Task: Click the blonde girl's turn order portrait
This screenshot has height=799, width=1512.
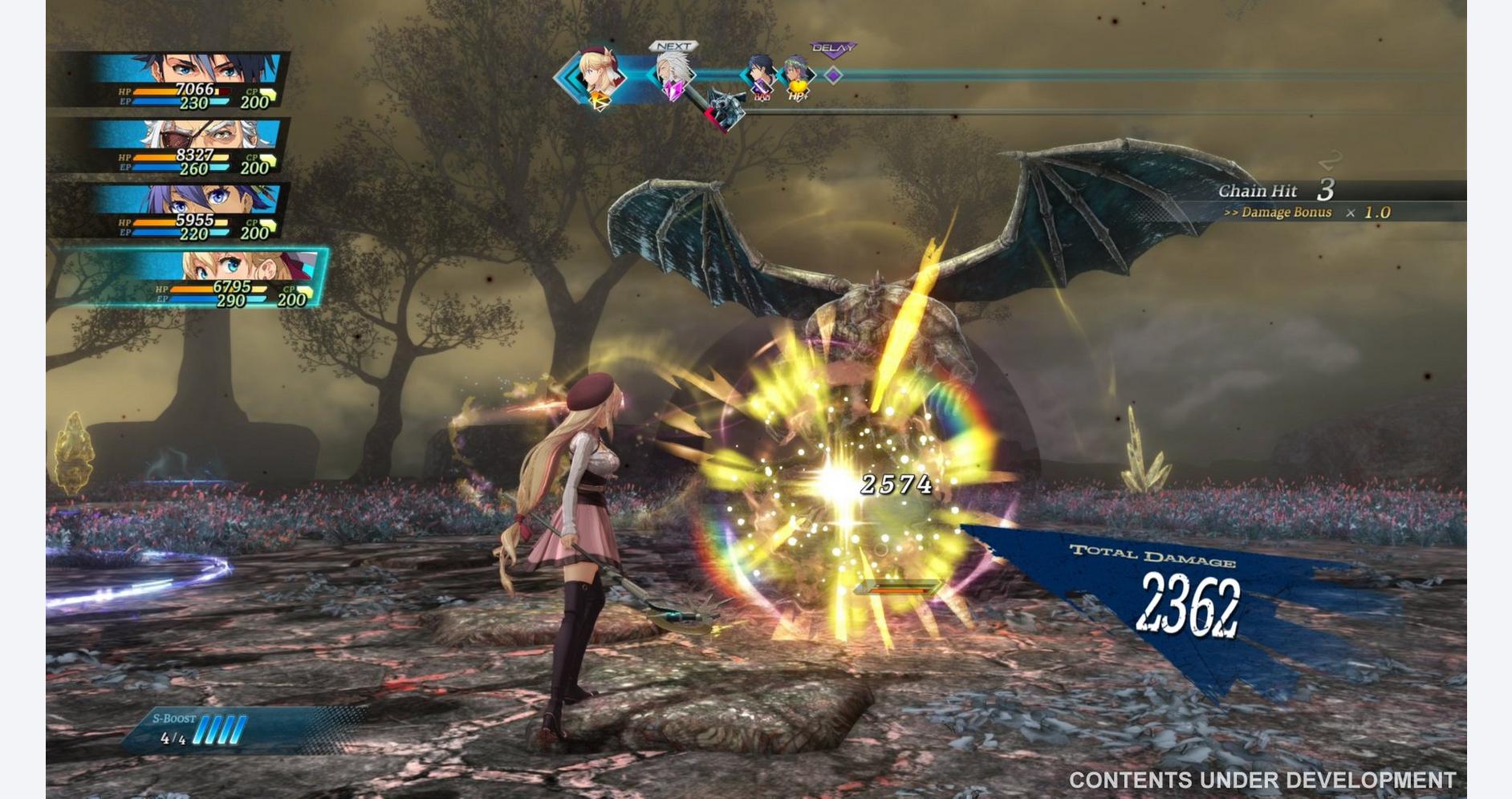Action: click(600, 76)
